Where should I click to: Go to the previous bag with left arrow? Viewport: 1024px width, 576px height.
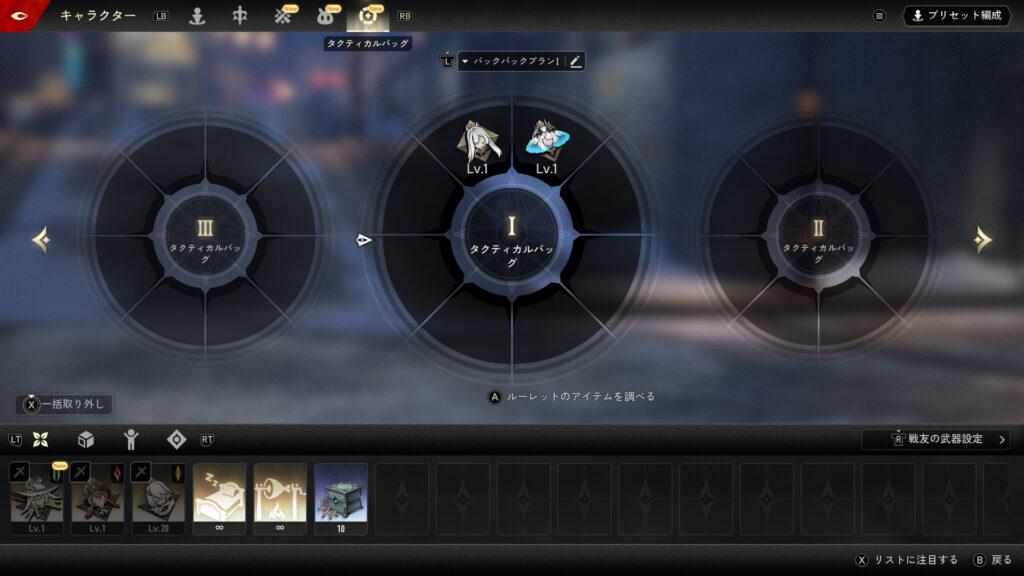pos(41,240)
